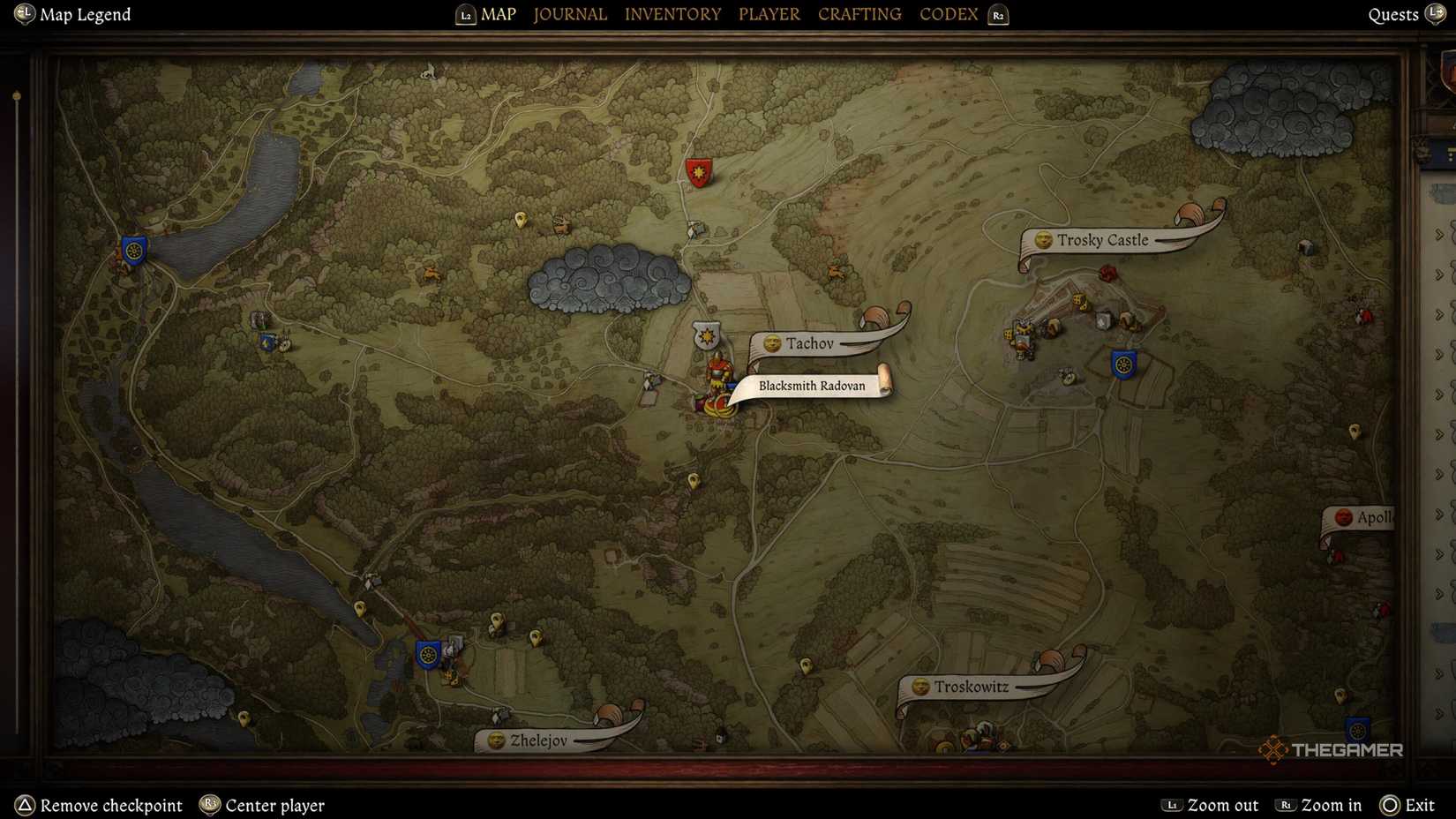
Task: Switch to the INVENTORY tab
Action: tap(672, 13)
